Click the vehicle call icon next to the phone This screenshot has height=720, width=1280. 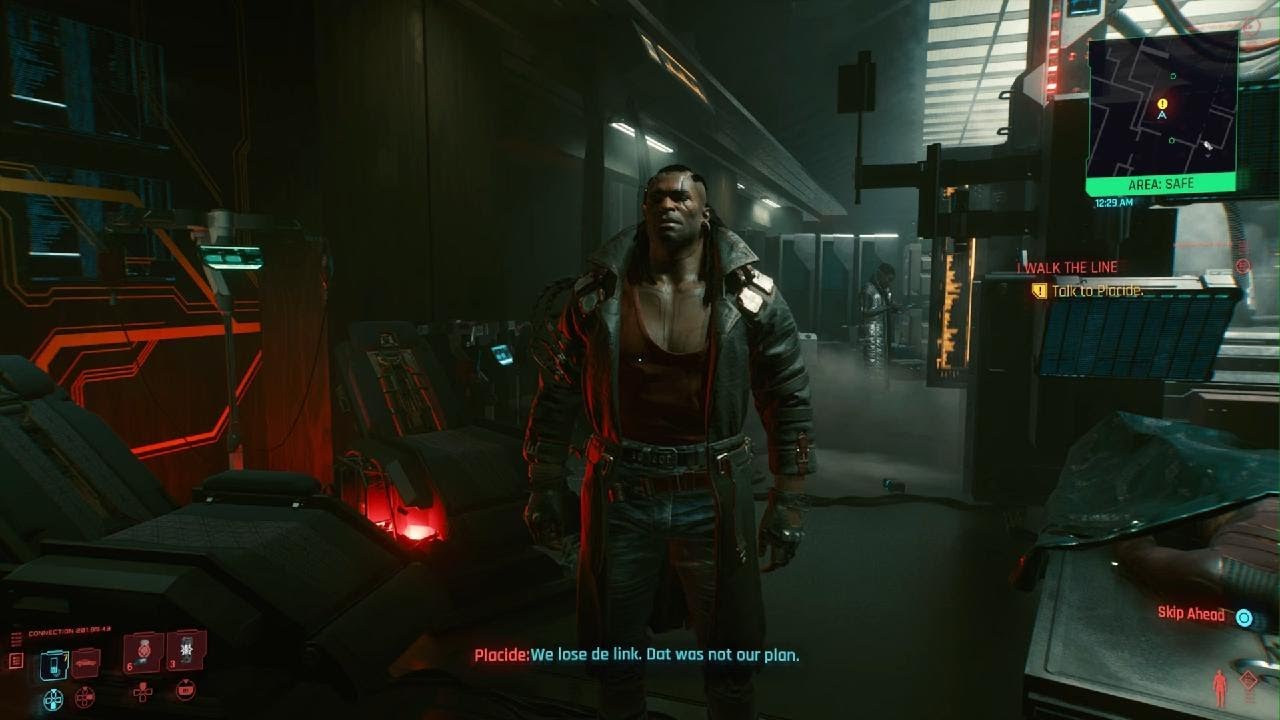[86, 664]
